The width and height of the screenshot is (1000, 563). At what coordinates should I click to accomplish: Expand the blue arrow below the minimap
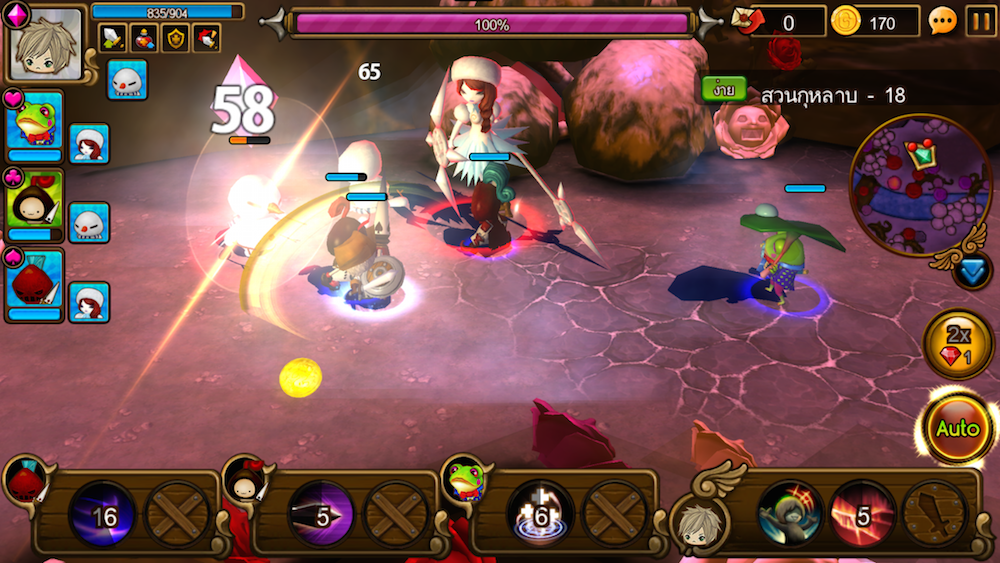click(x=971, y=271)
